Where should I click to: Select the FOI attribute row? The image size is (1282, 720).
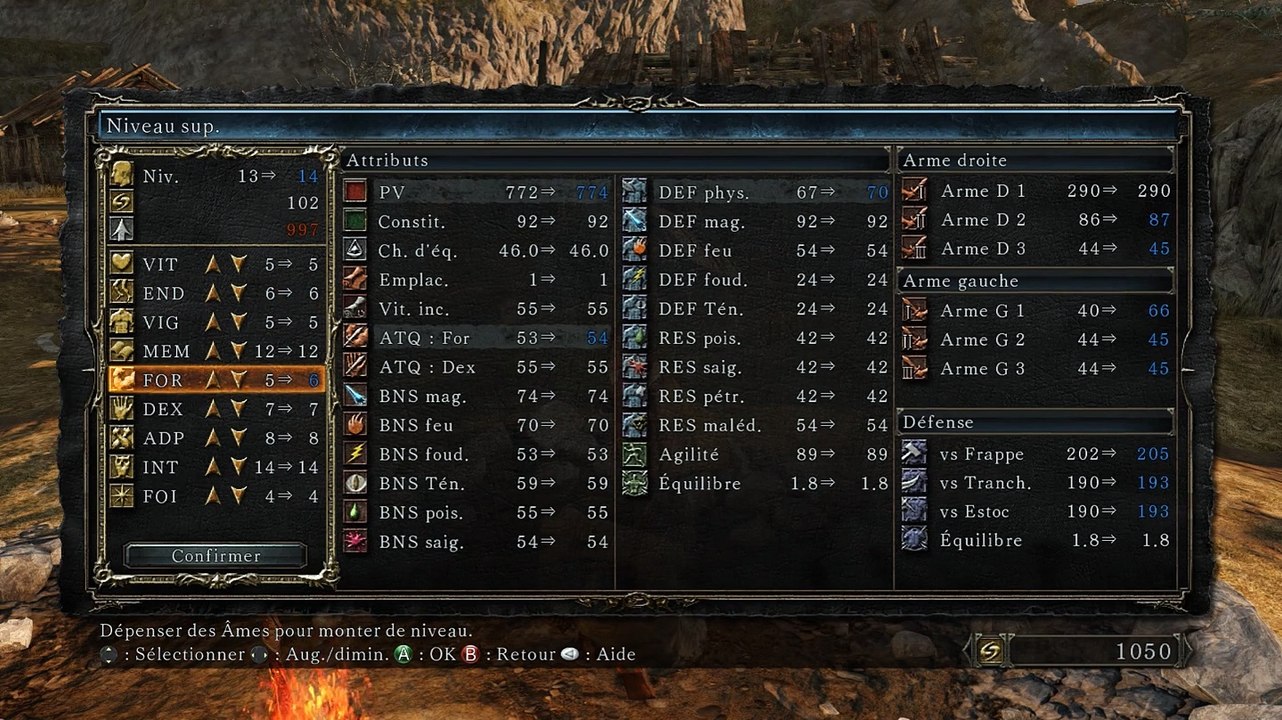click(x=215, y=496)
